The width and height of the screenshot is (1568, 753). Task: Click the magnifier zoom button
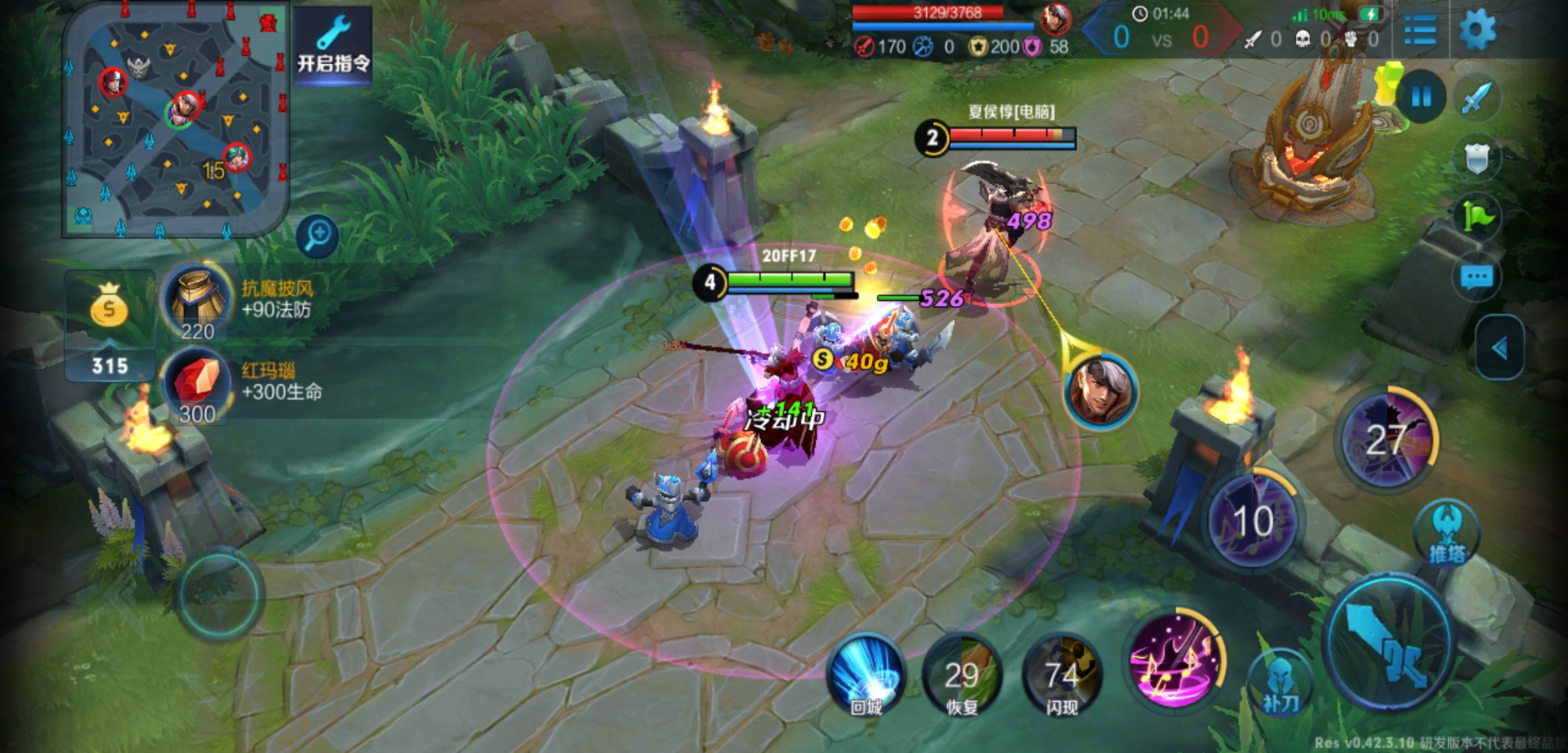[318, 236]
